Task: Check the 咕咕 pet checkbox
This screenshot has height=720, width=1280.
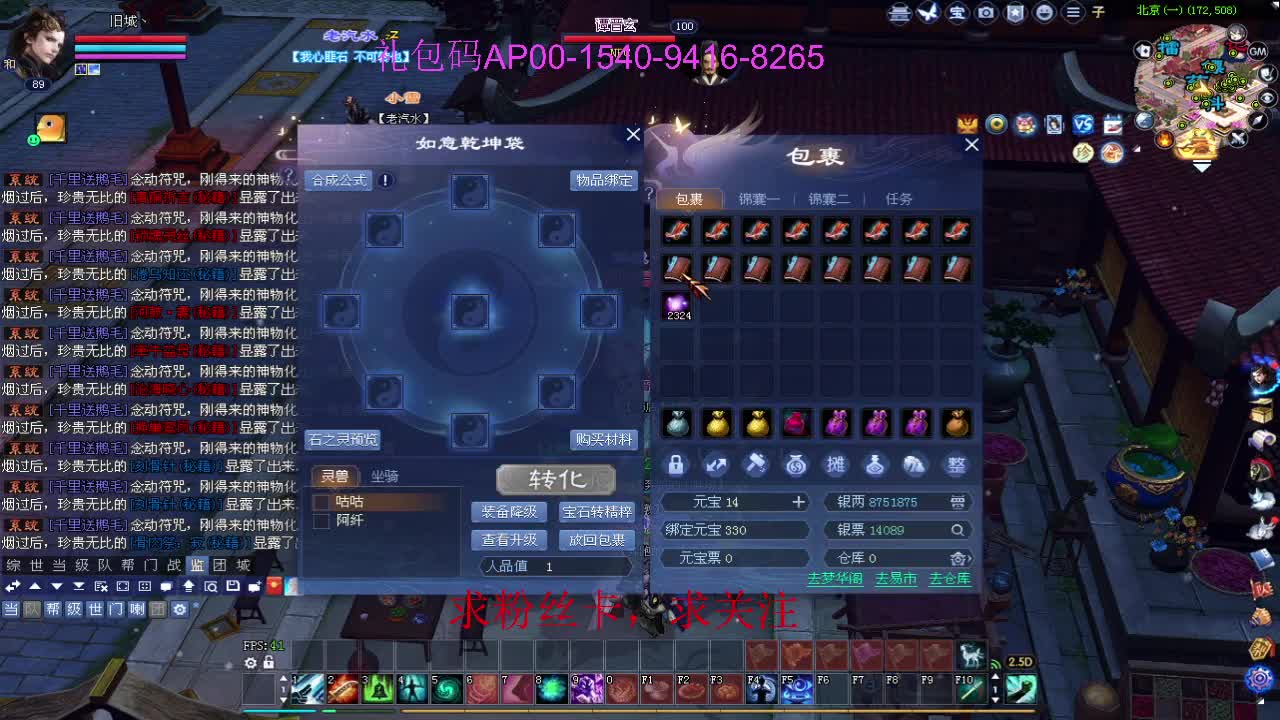Action: [x=322, y=503]
